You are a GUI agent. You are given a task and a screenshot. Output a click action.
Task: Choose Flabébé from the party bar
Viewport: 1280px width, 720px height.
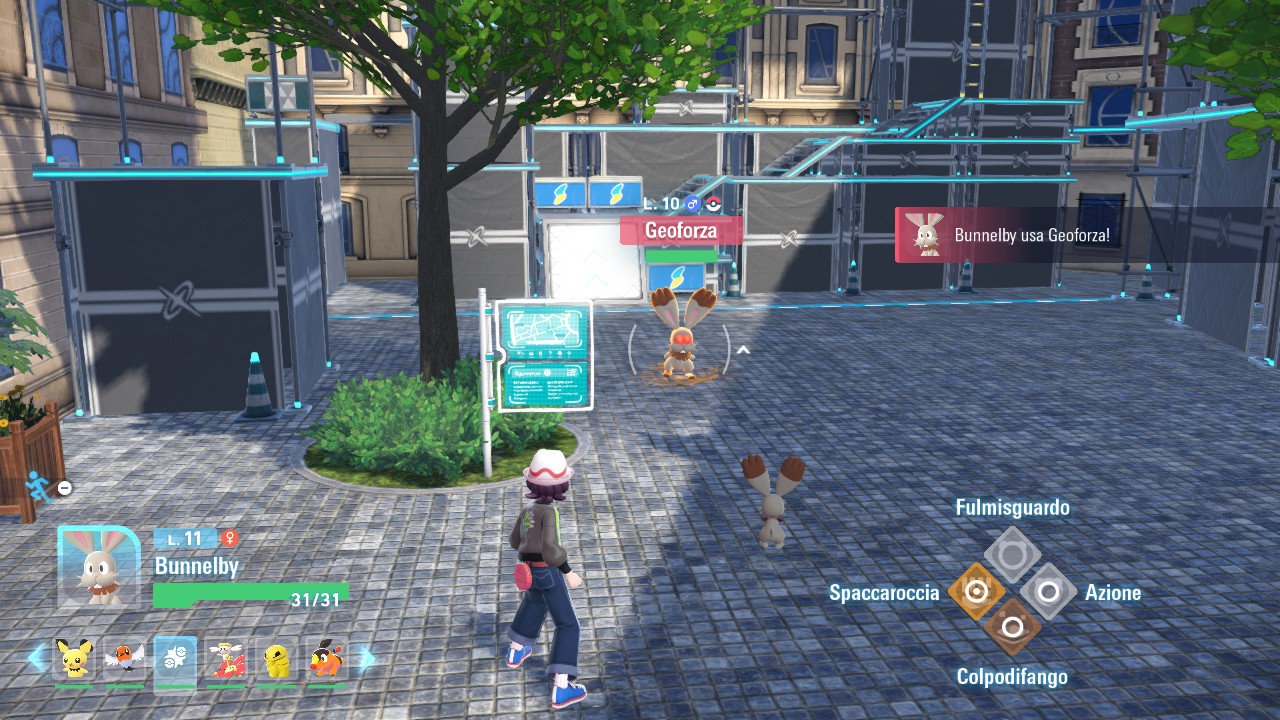pos(226,658)
